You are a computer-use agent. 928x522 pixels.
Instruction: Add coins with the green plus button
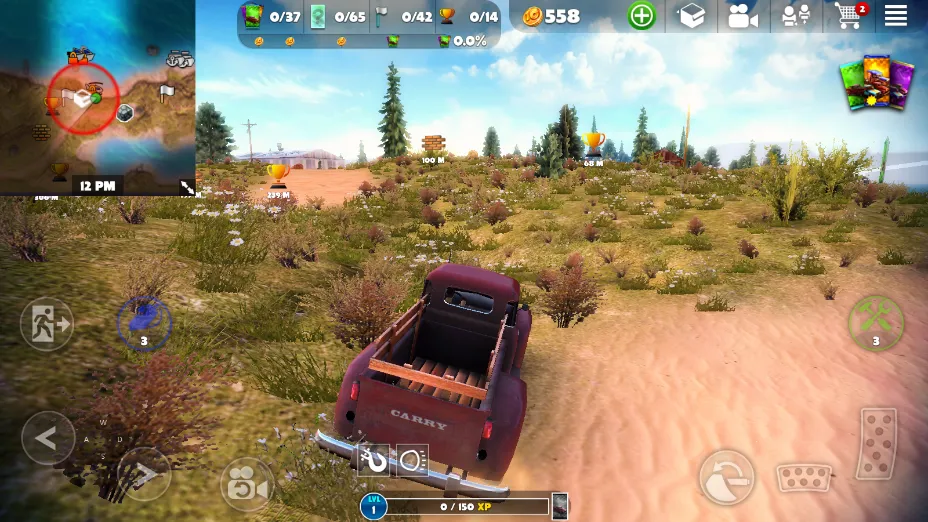pyautogui.click(x=641, y=16)
